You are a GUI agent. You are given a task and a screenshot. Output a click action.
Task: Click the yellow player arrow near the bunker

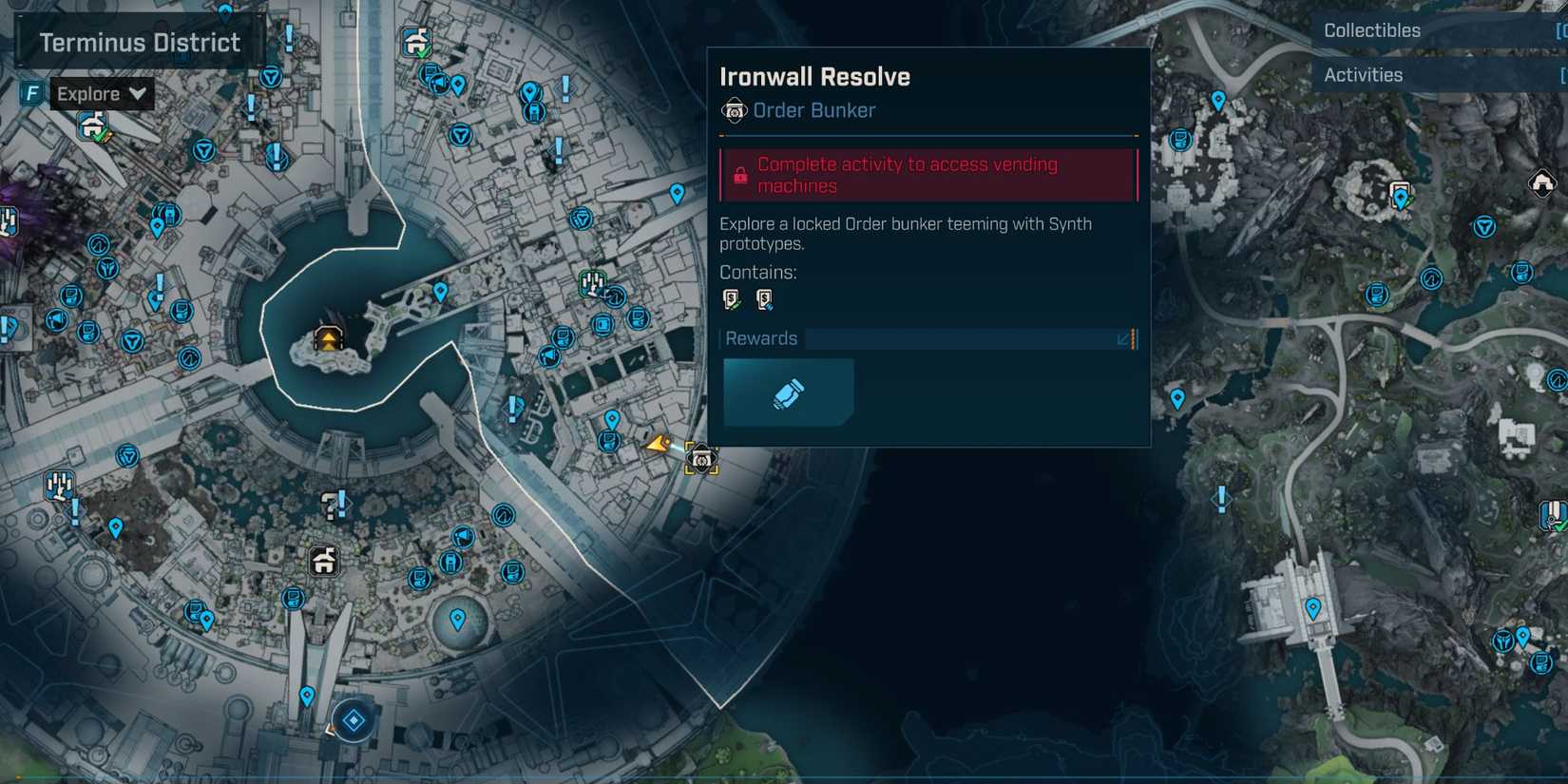(658, 443)
